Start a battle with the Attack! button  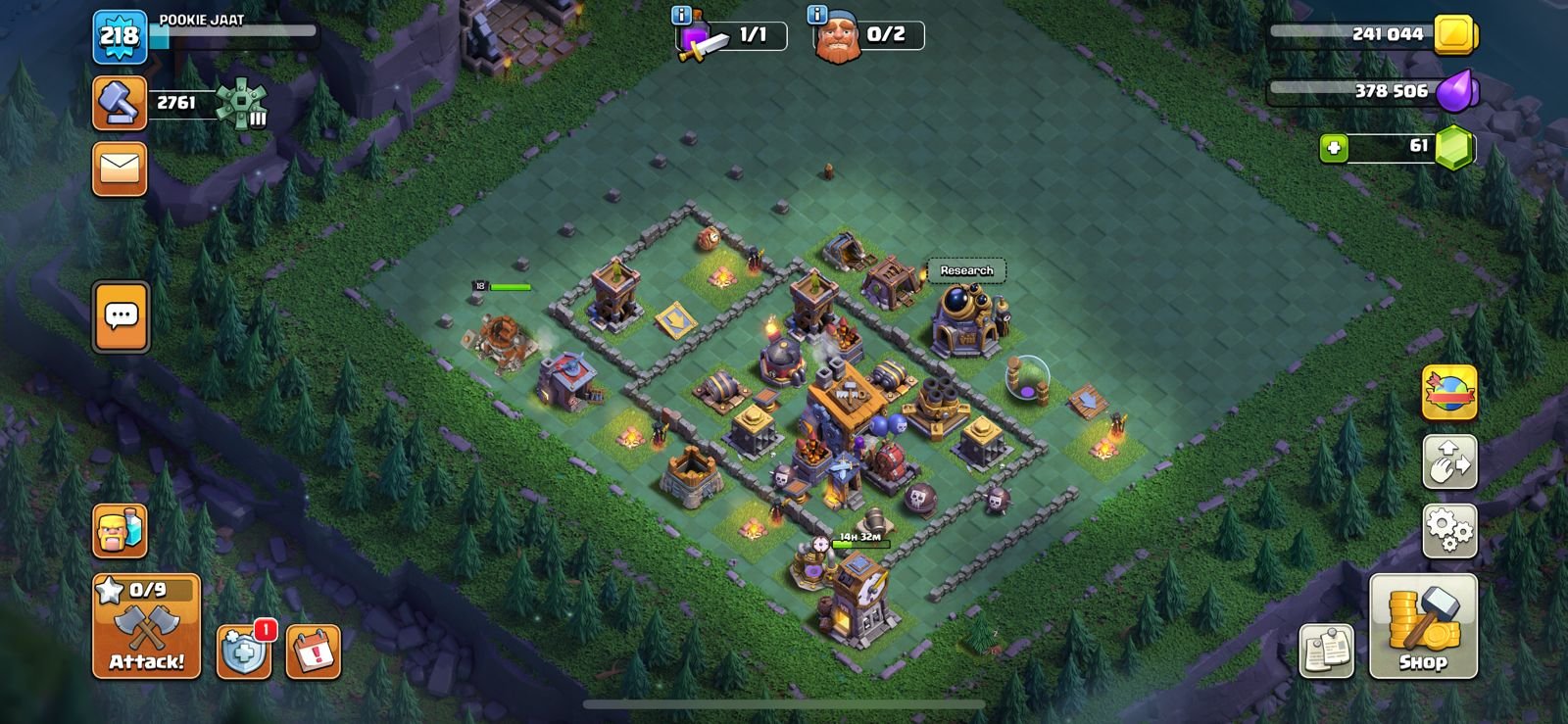[x=146, y=626]
